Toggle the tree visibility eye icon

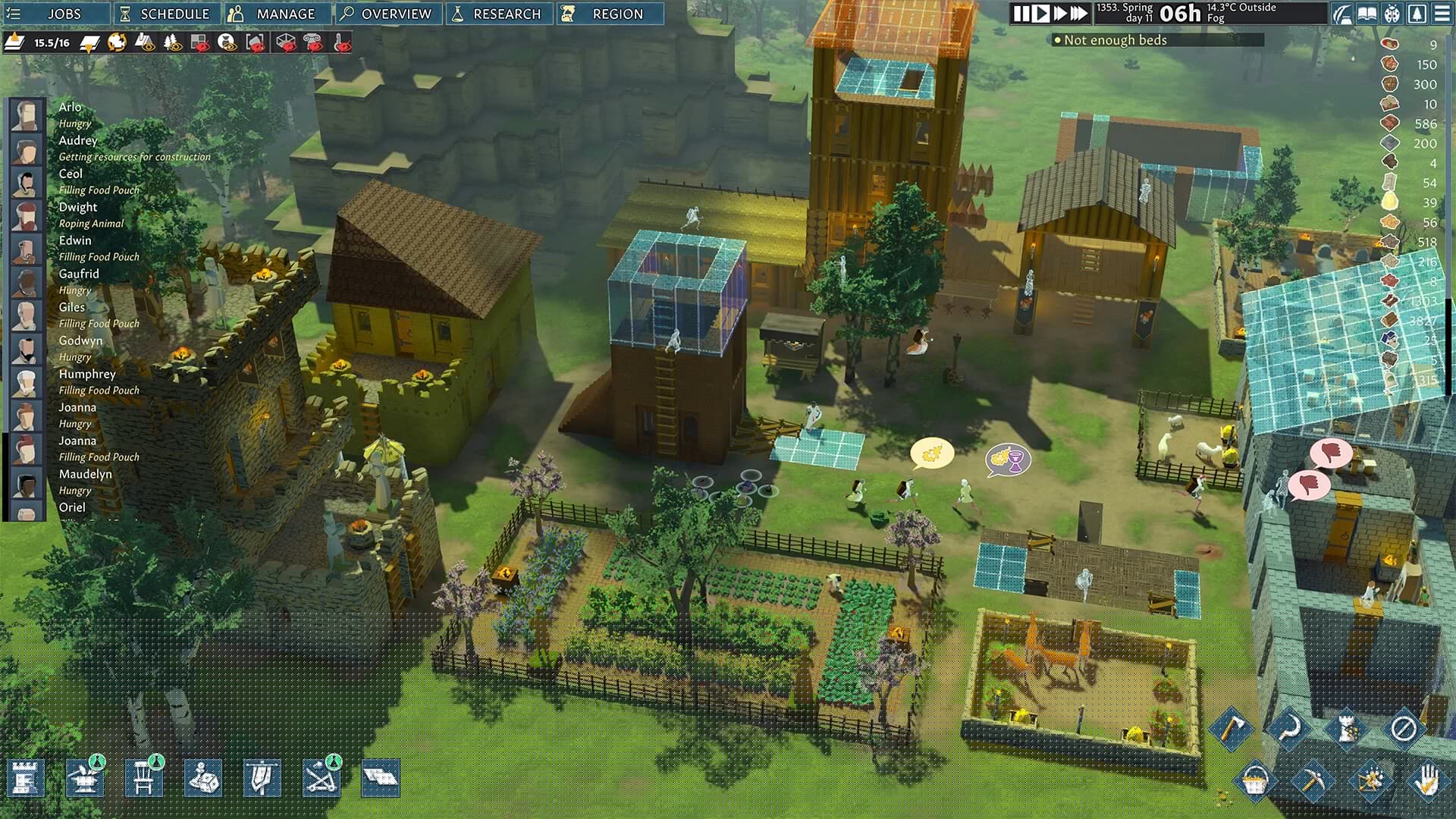point(172,42)
